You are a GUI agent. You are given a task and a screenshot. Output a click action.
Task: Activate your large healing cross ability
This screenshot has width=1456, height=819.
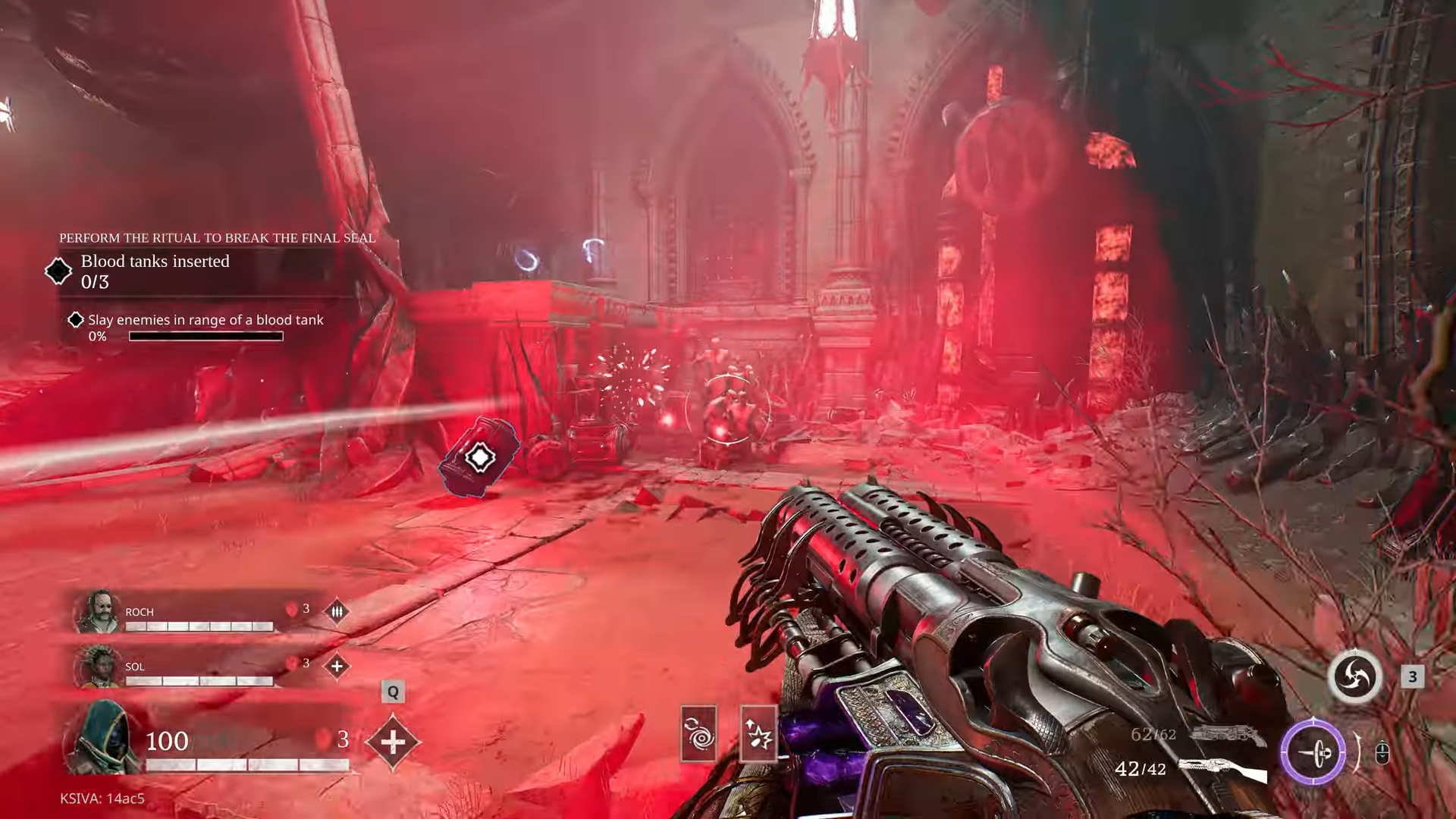tap(392, 741)
